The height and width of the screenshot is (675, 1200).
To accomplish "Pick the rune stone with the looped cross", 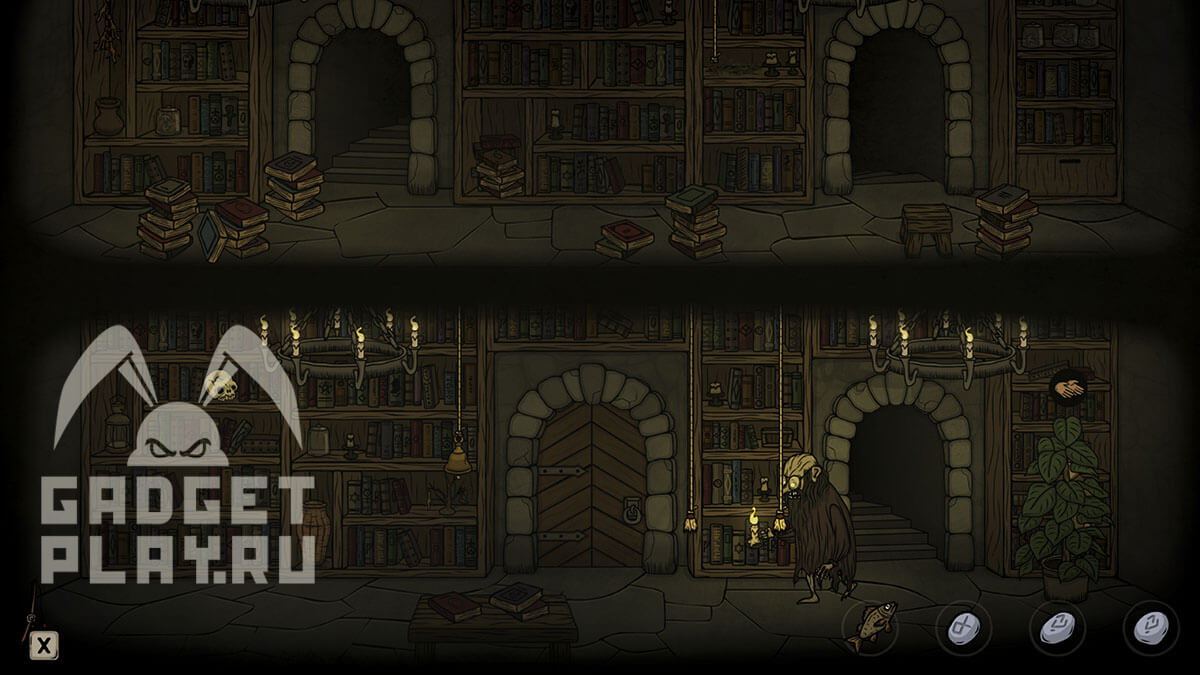I will point(962,628).
